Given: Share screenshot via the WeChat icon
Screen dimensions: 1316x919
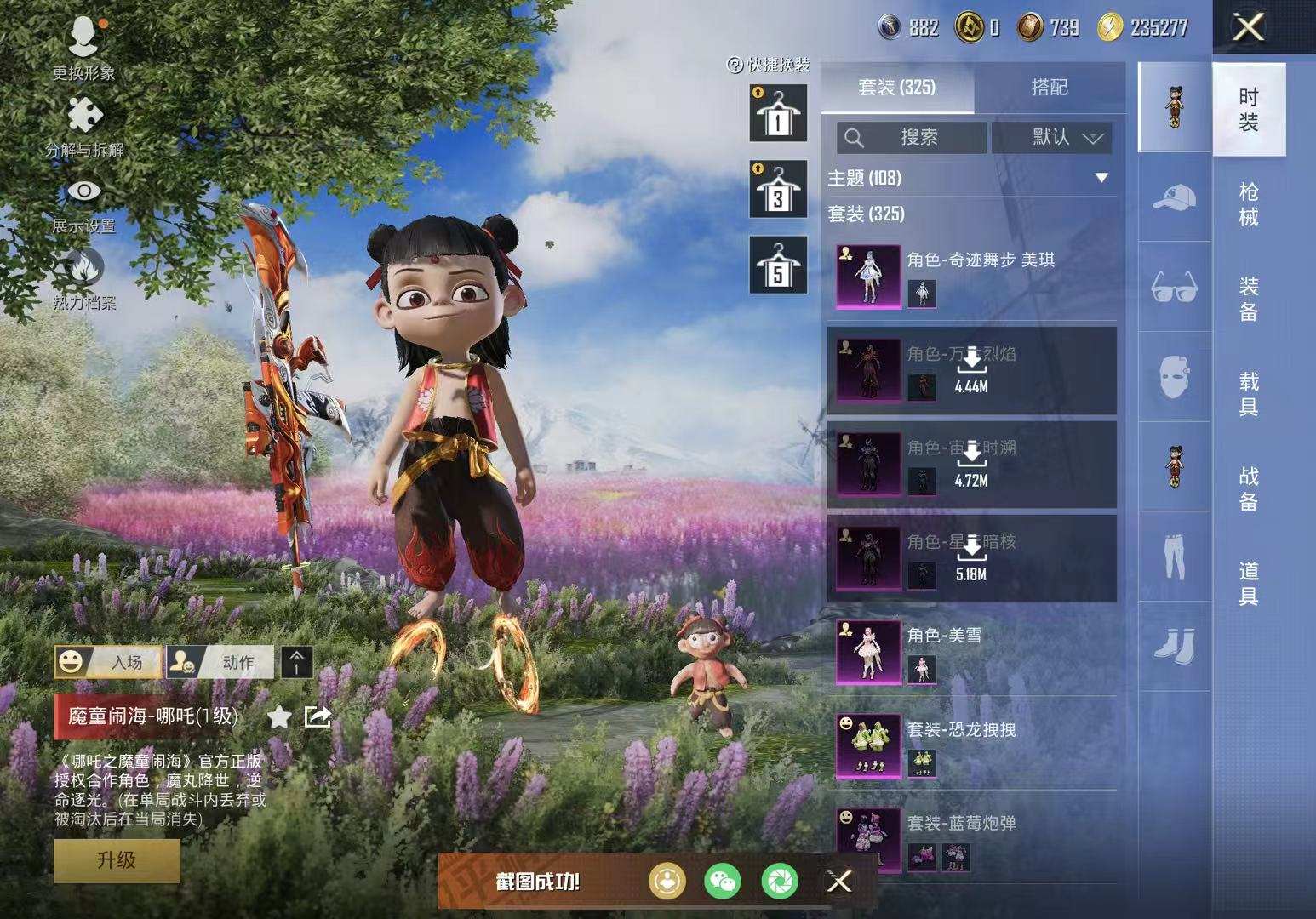Looking at the screenshot, I should [723, 882].
